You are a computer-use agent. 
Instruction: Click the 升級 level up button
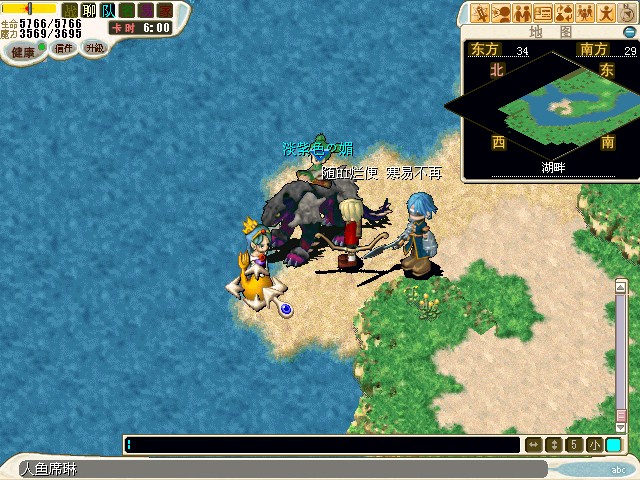94,47
